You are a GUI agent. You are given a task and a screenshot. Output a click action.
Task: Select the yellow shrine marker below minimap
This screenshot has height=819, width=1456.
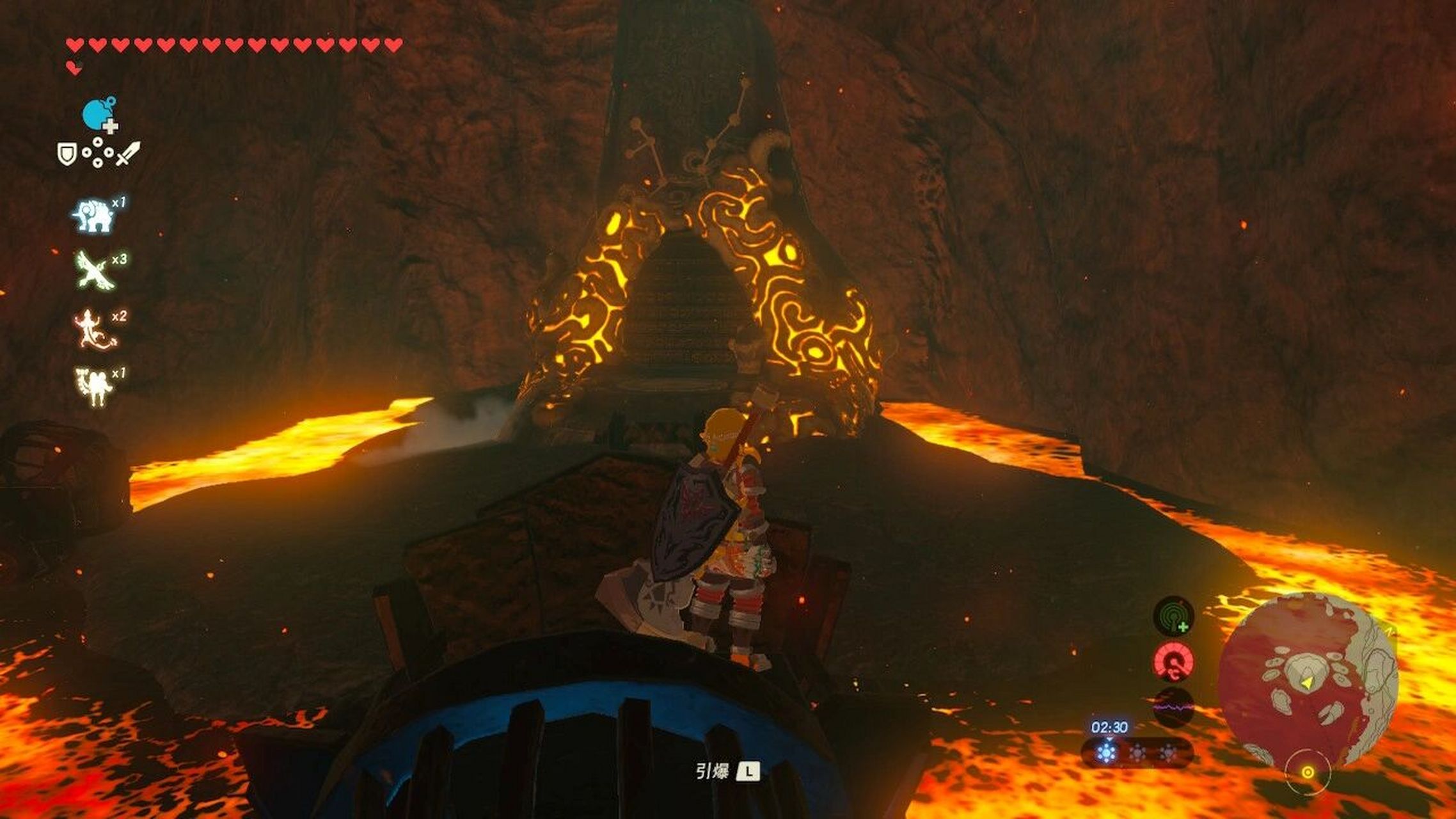pyautogui.click(x=1308, y=772)
